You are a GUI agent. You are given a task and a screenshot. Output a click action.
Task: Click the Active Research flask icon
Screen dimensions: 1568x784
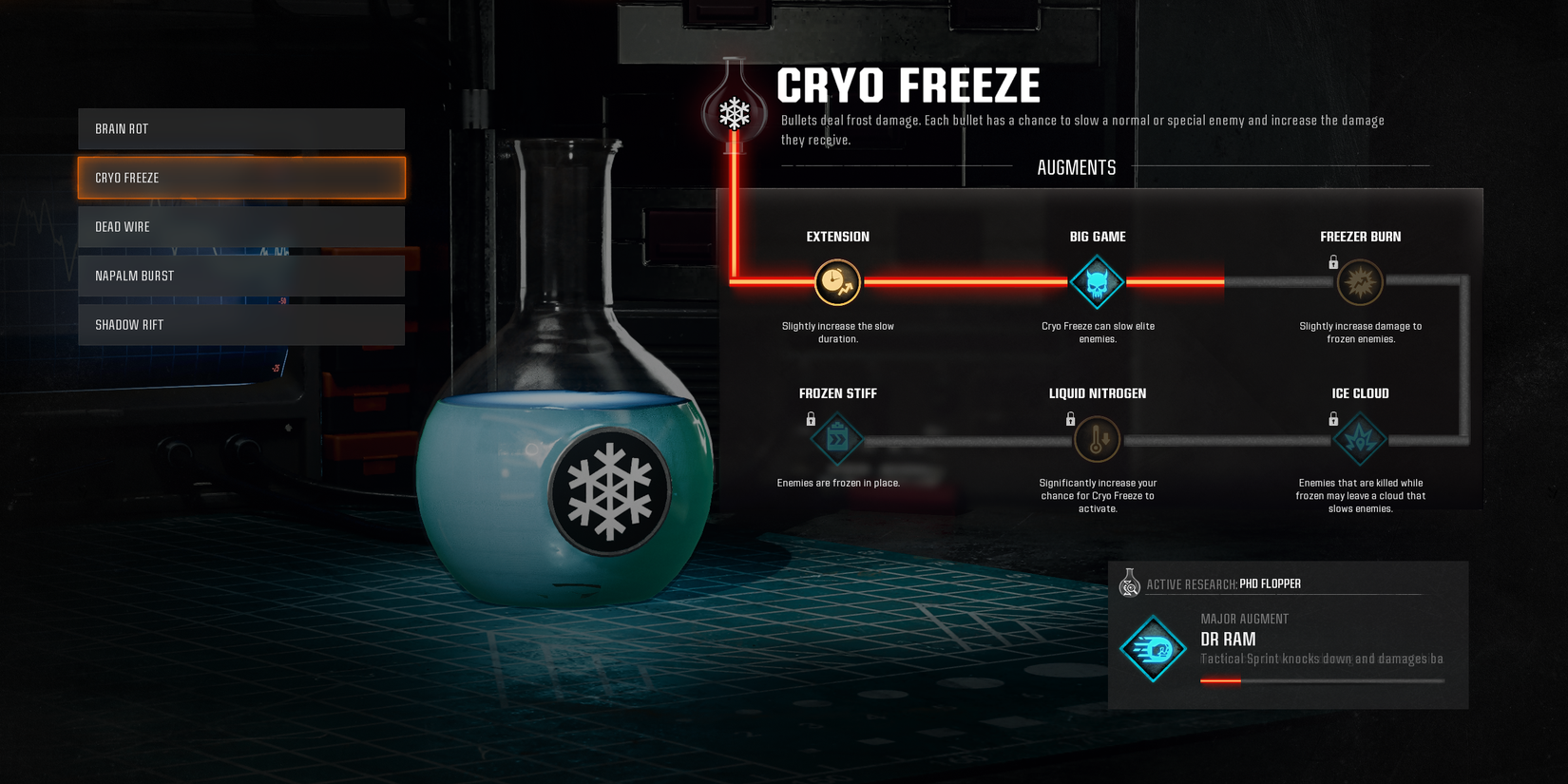click(x=1130, y=583)
